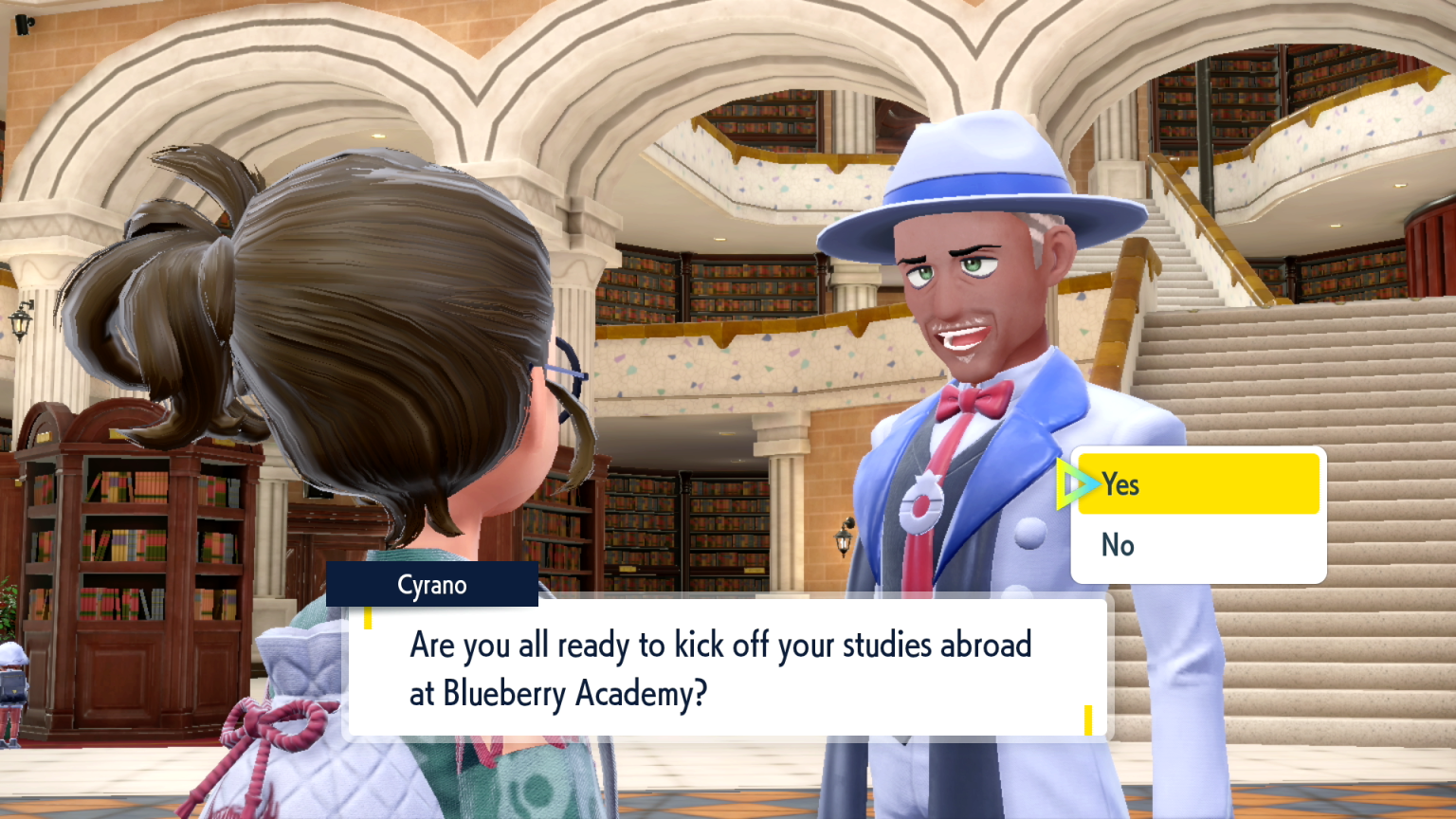The width and height of the screenshot is (1456, 819).
Task: Click the unselected No row
Action: (1198, 545)
